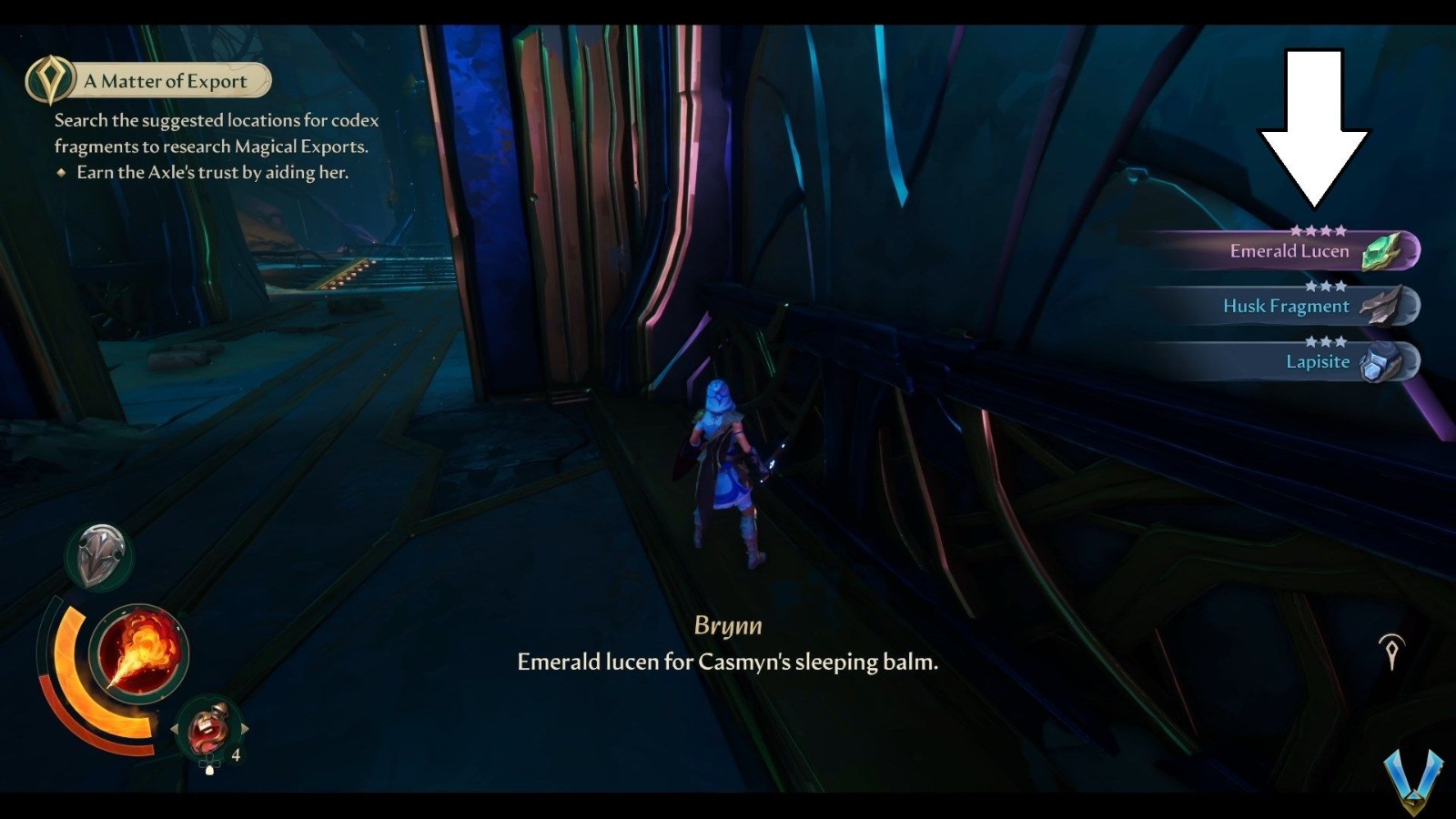The height and width of the screenshot is (819, 1456).
Task: Click the quest emblem beside A Matter of Export
Action: 52,79
